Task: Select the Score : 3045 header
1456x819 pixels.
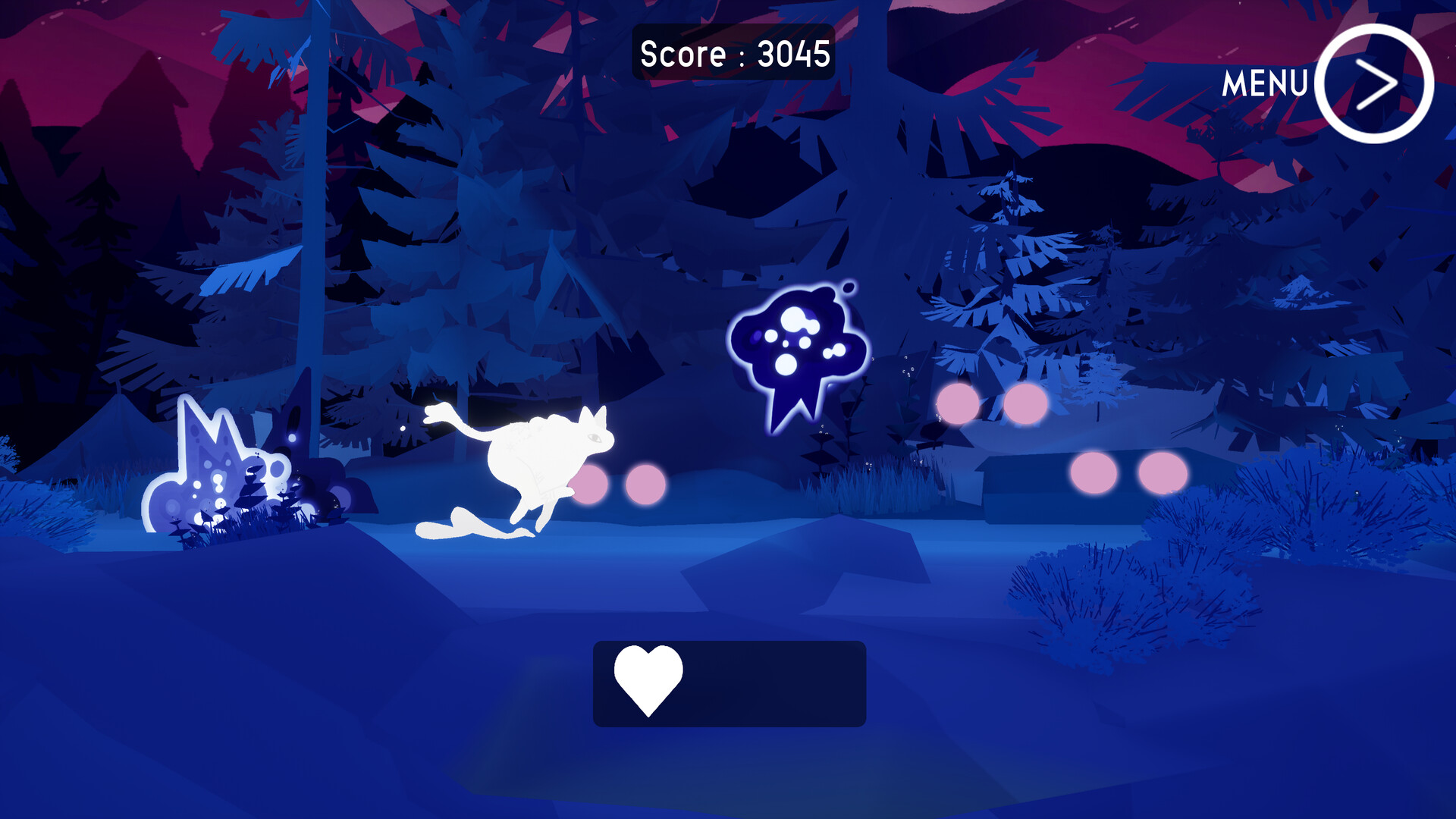Action: [x=733, y=53]
